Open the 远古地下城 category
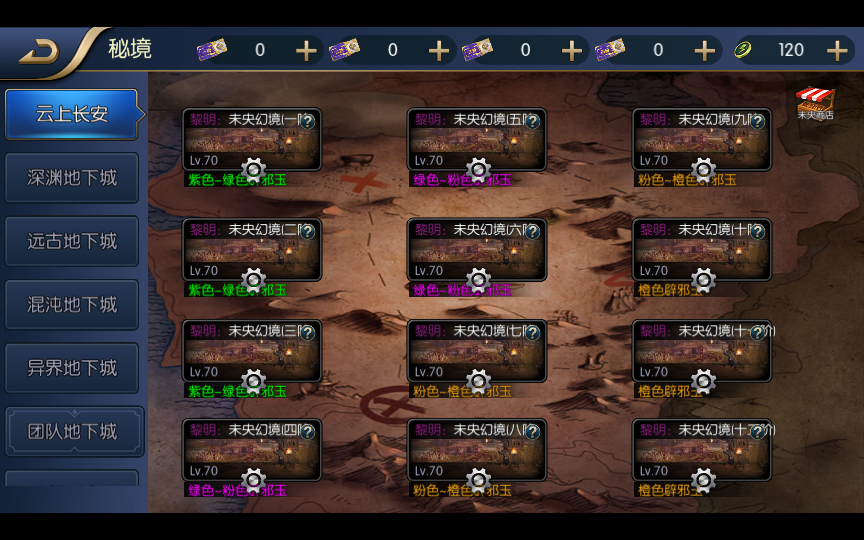This screenshot has height=540, width=864. point(72,241)
